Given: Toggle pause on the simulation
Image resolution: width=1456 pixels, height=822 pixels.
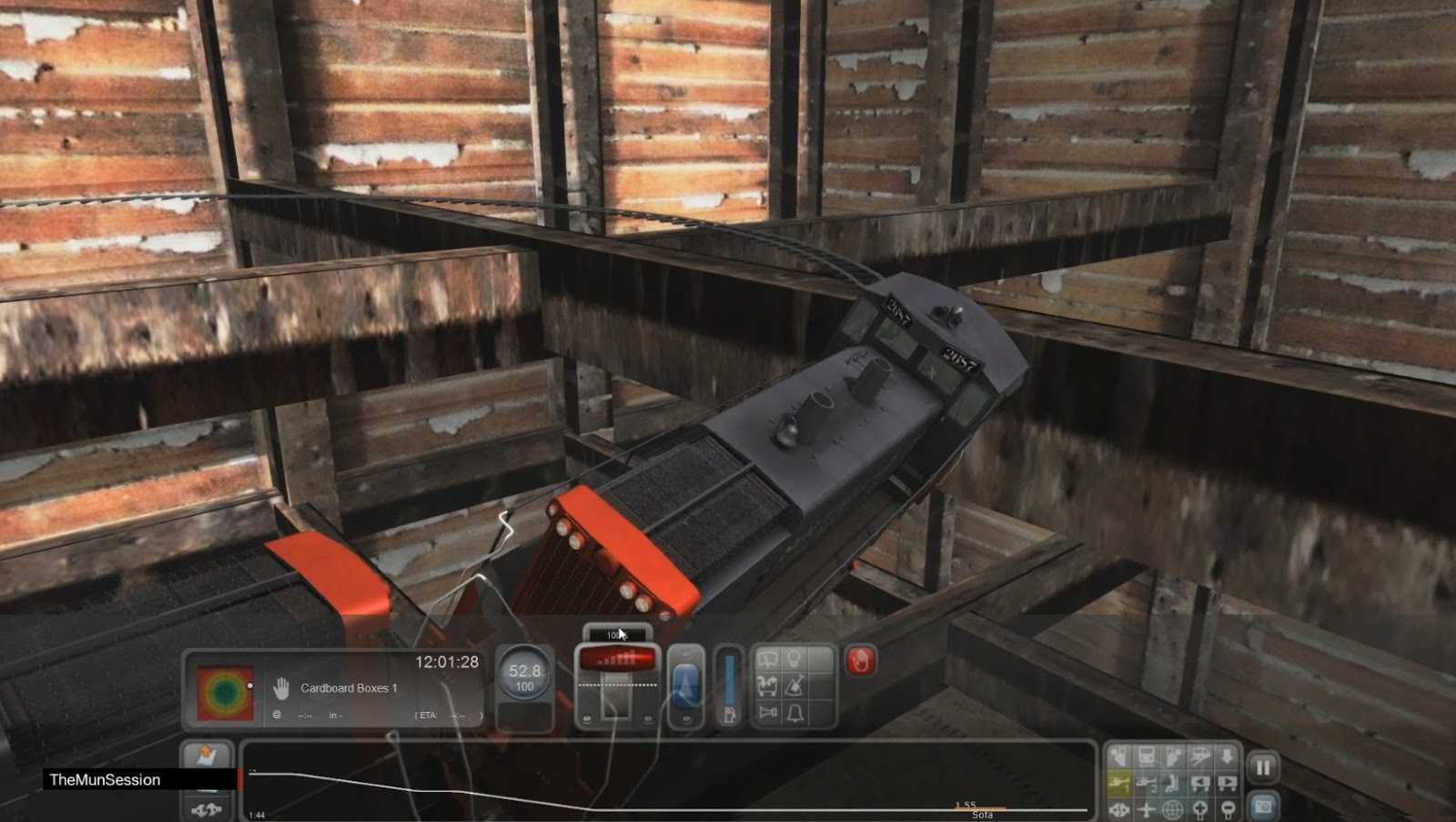Looking at the screenshot, I should [x=1264, y=766].
